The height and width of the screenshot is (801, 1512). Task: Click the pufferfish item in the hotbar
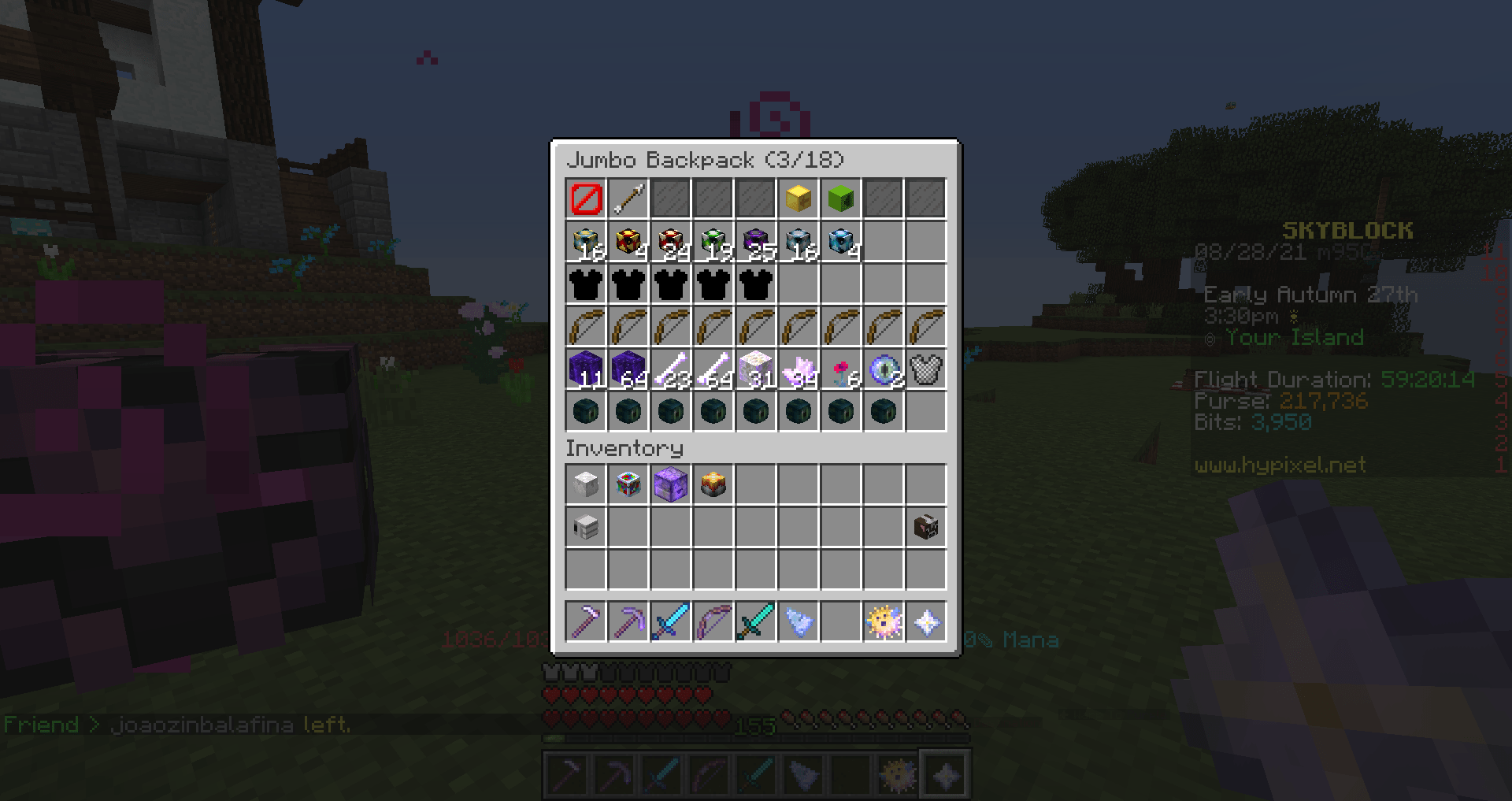tap(884, 622)
